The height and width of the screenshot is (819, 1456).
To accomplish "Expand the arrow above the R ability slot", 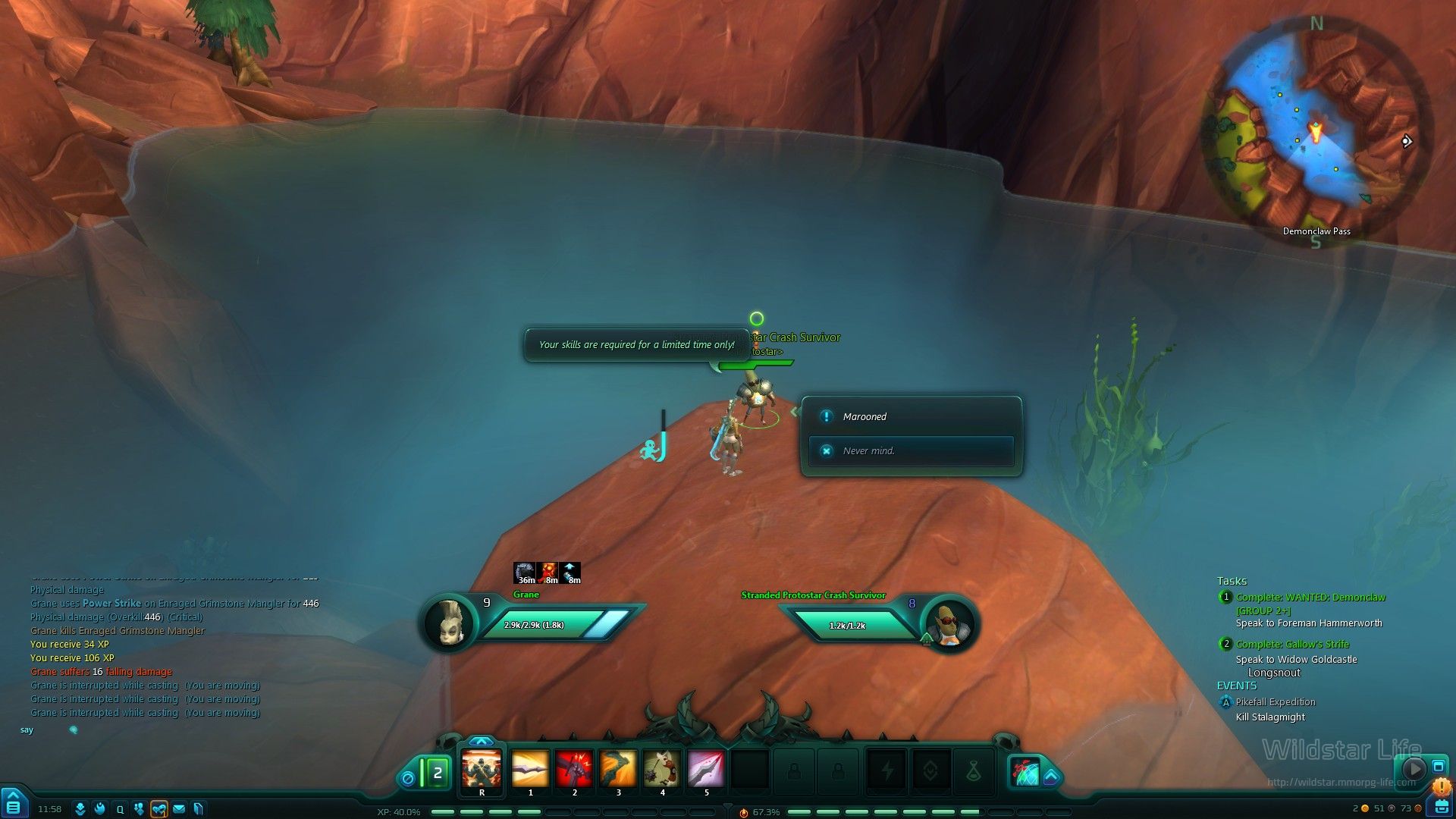I will (482, 741).
